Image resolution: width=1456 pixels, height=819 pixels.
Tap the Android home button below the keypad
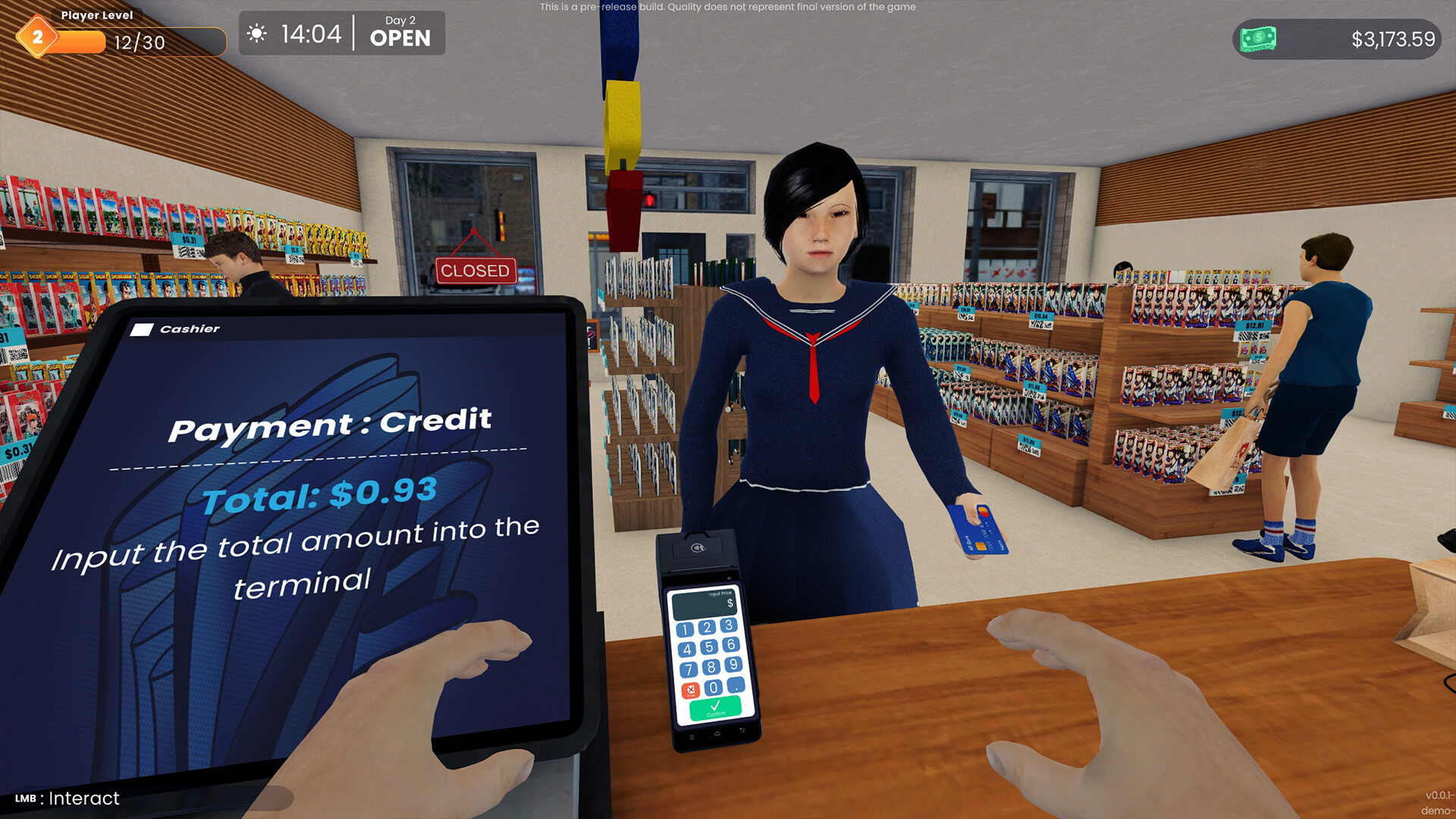pyautogui.click(x=717, y=733)
